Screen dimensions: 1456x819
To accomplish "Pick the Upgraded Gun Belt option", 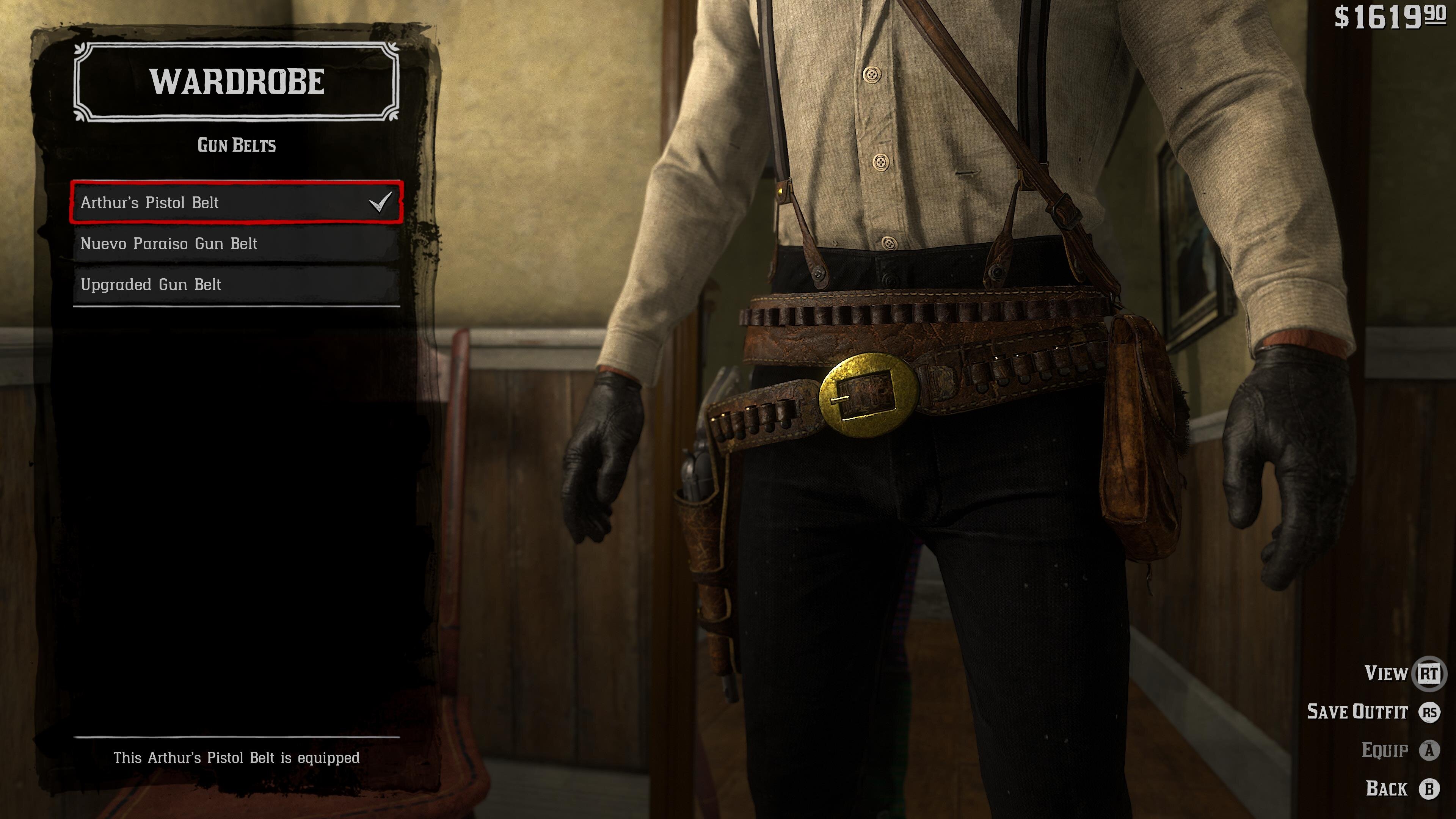I will 236,284.
